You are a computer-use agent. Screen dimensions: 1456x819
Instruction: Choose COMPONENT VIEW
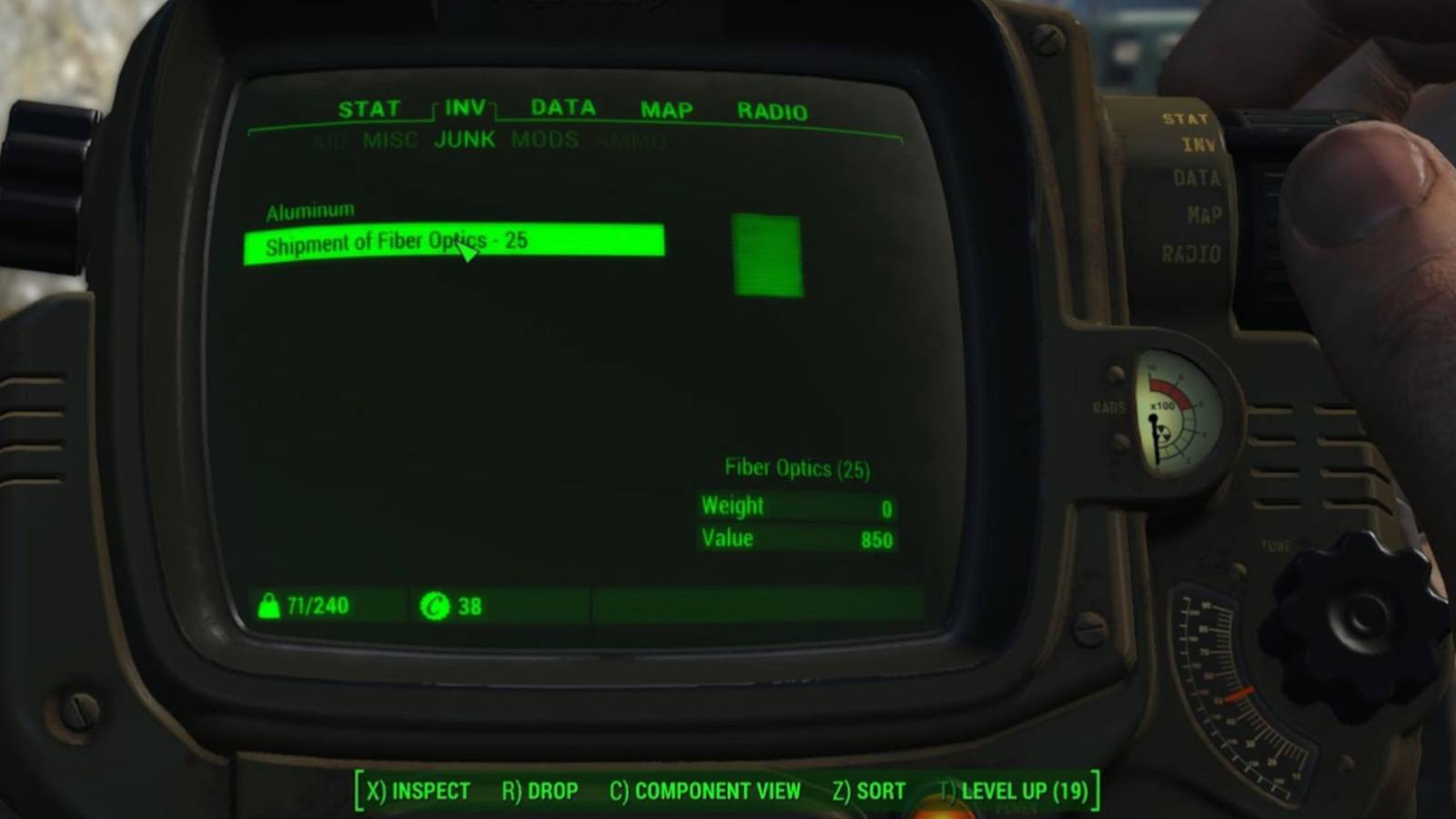pos(717,790)
